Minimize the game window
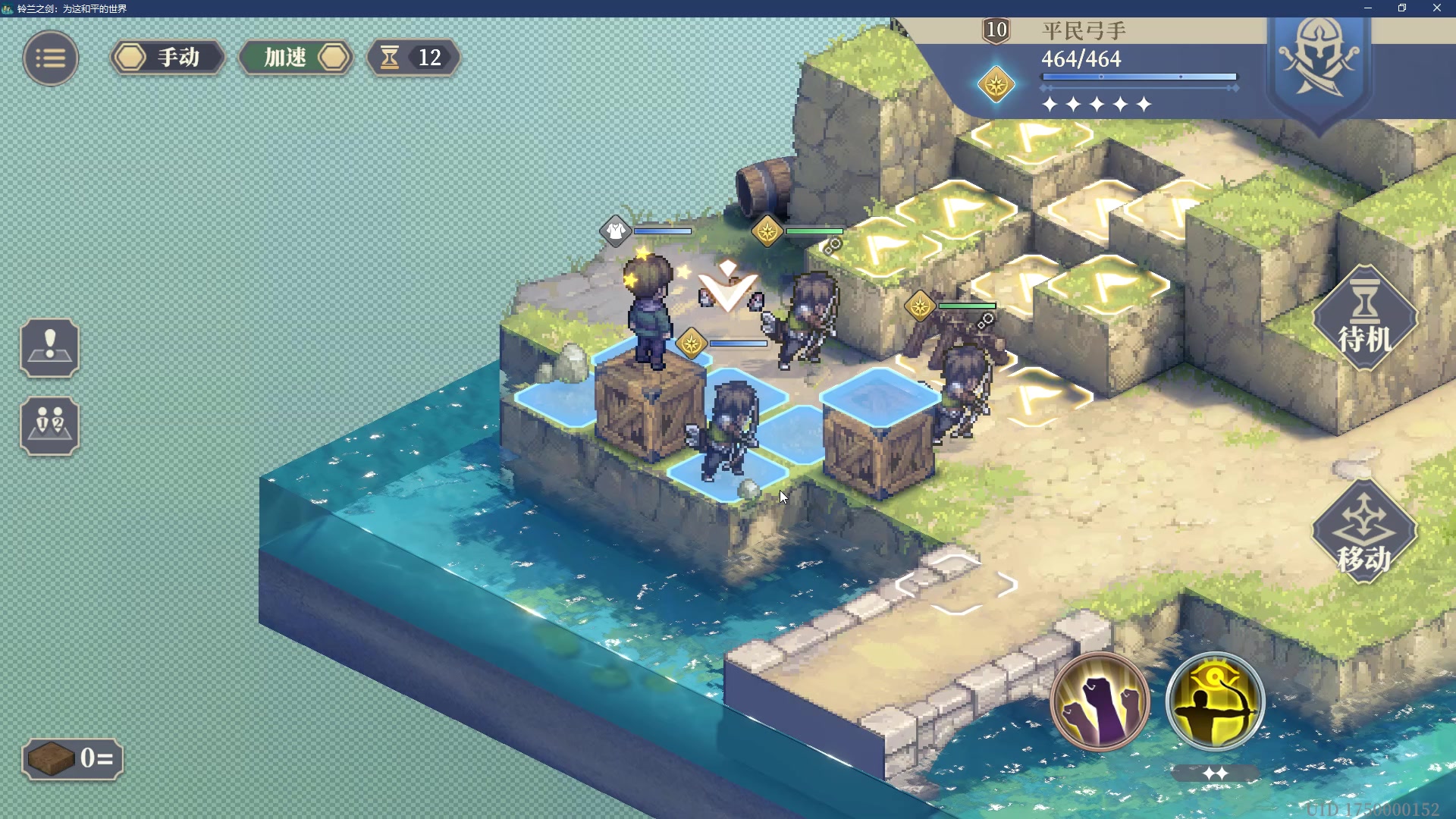The image size is (1456, 819). tap(1368, 8)
